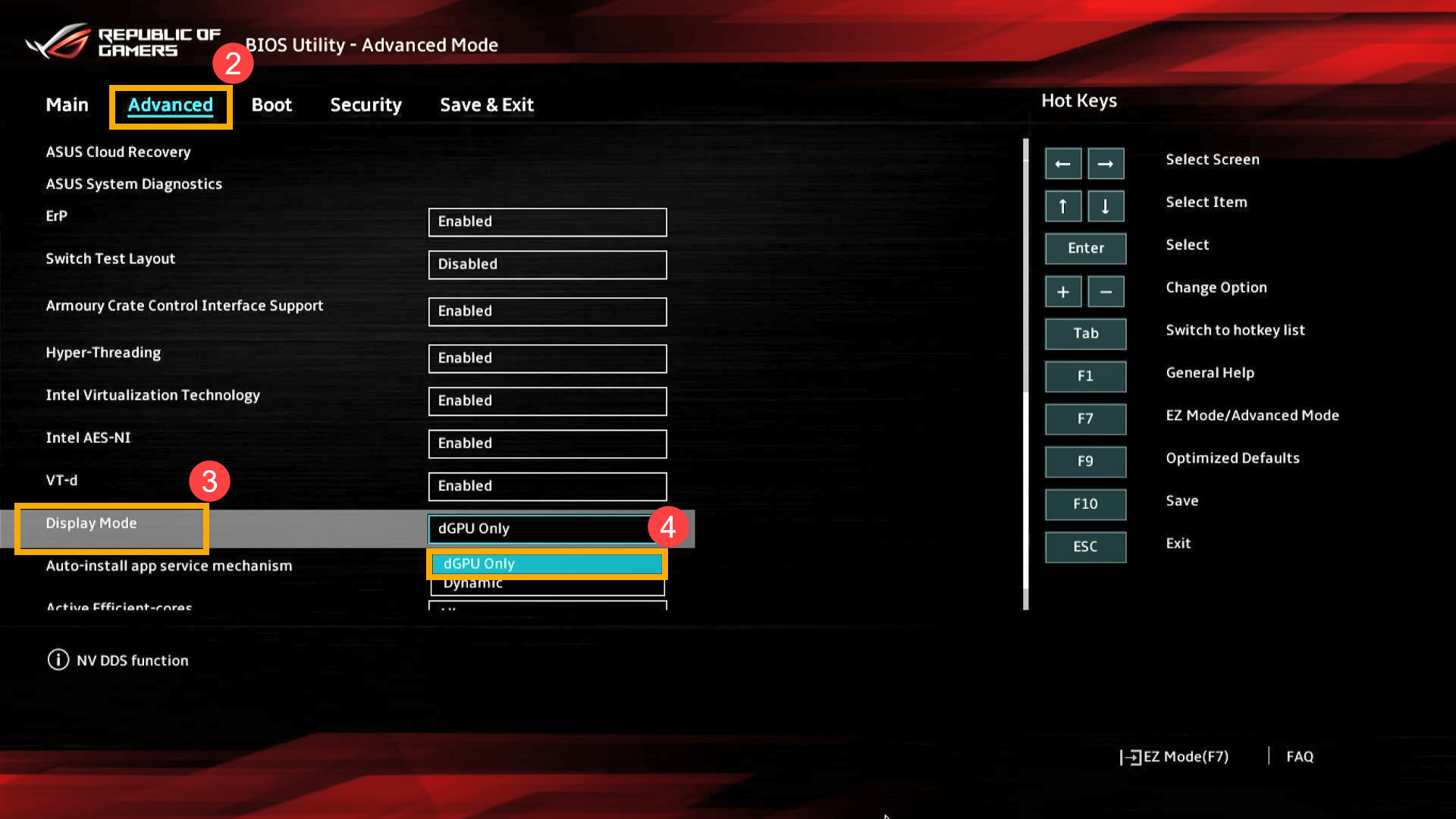1456x819 pixels.
Task: Click the left arrow Select Screen hotkey icon
Action: click(x=1063, y=163)
